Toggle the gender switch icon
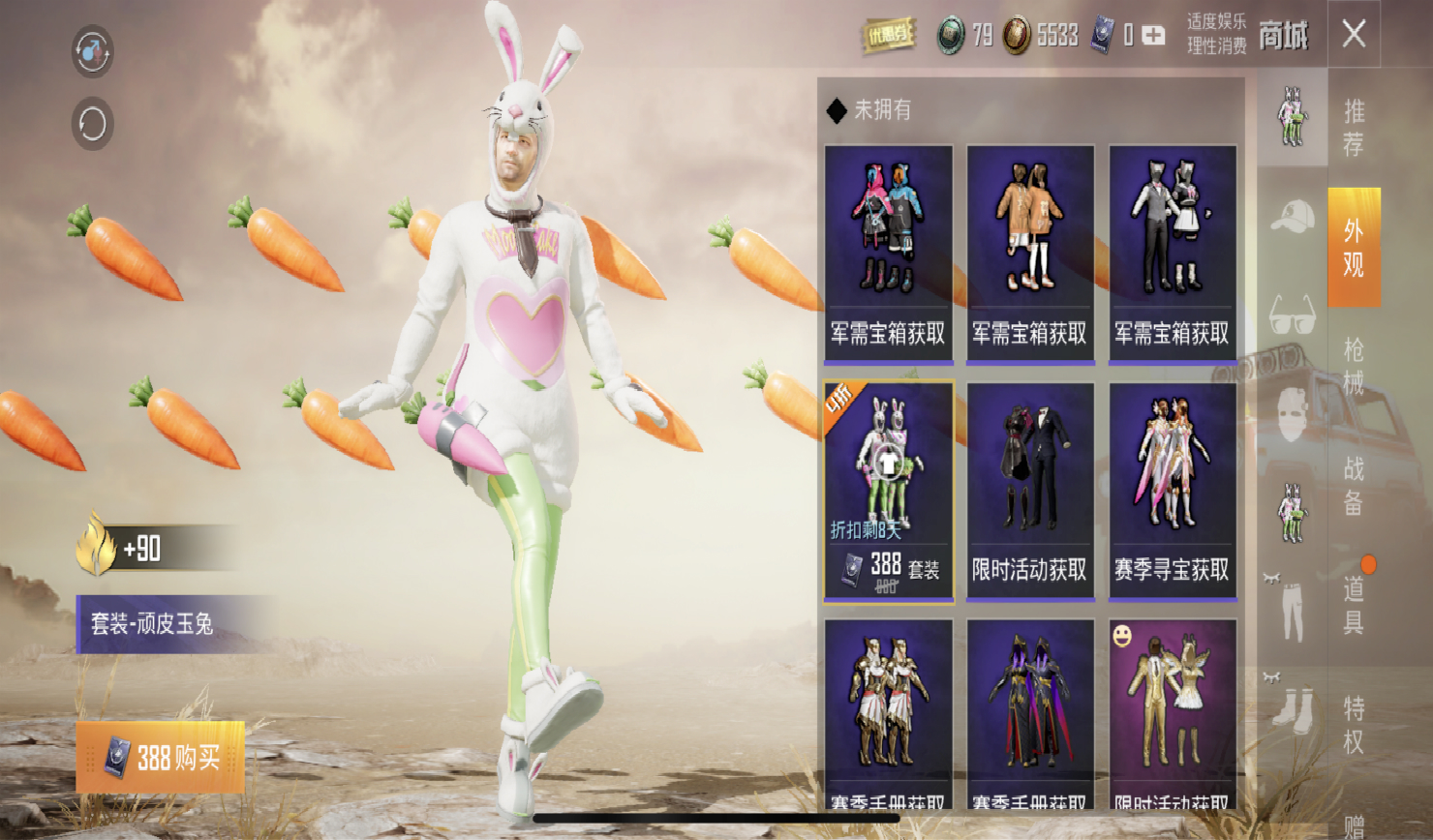This screenshot has height=840, width=1433. 93,51
